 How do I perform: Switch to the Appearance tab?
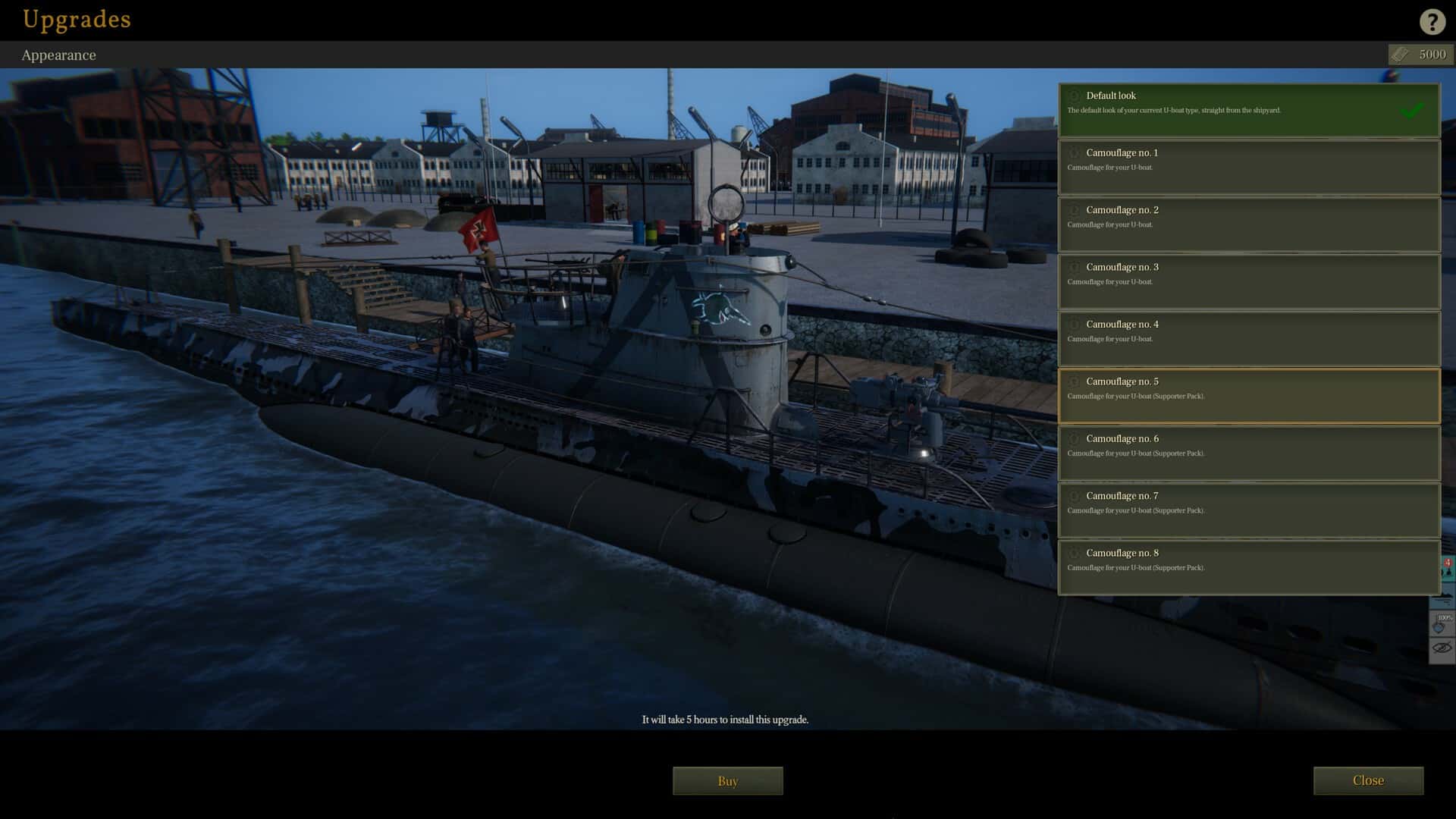coord(59,55)
